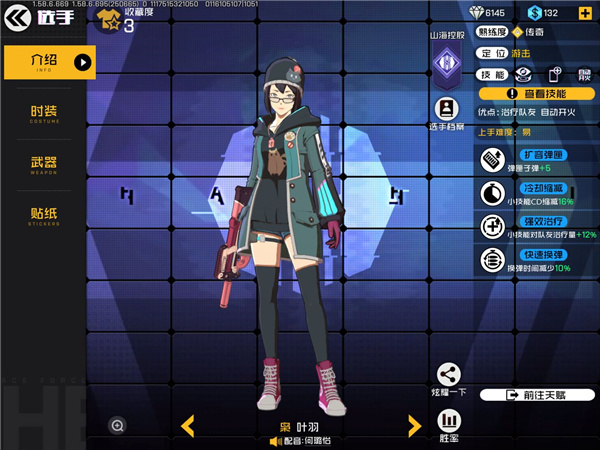Click the 前往天赋 go to talents button
The height and width of the screenshot is (450, 600).
click(x=536, y=395)
